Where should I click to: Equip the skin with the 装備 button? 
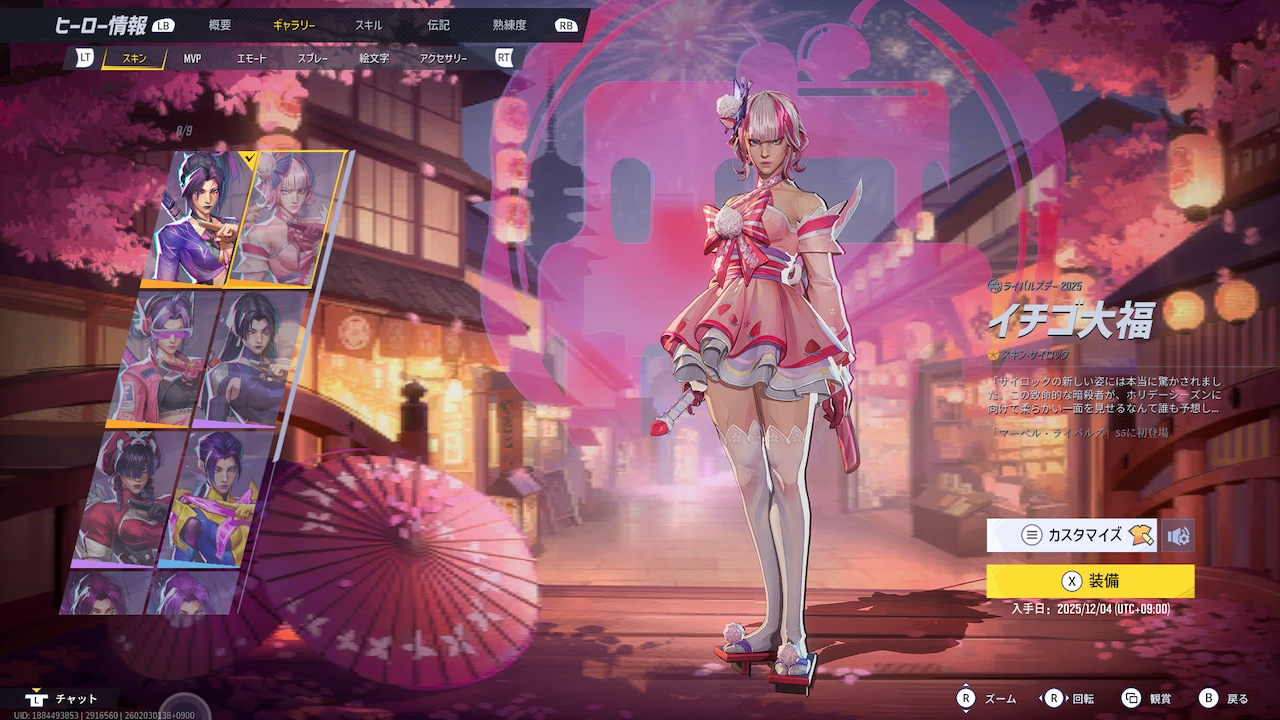(x=1090, y=581)
